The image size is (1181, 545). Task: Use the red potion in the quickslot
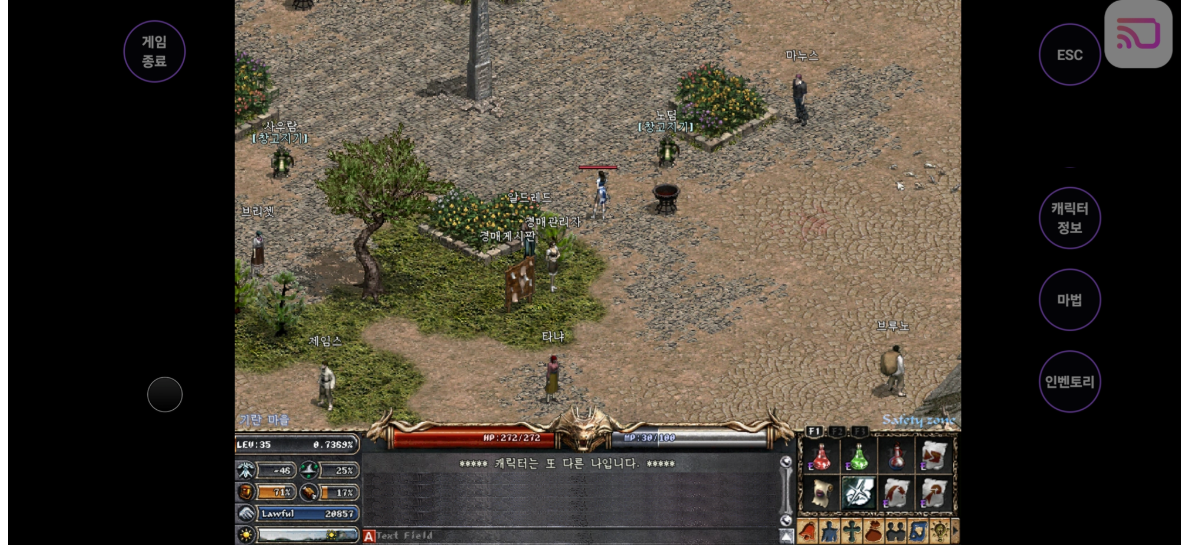pyautogui.click(x=821, y=456)
